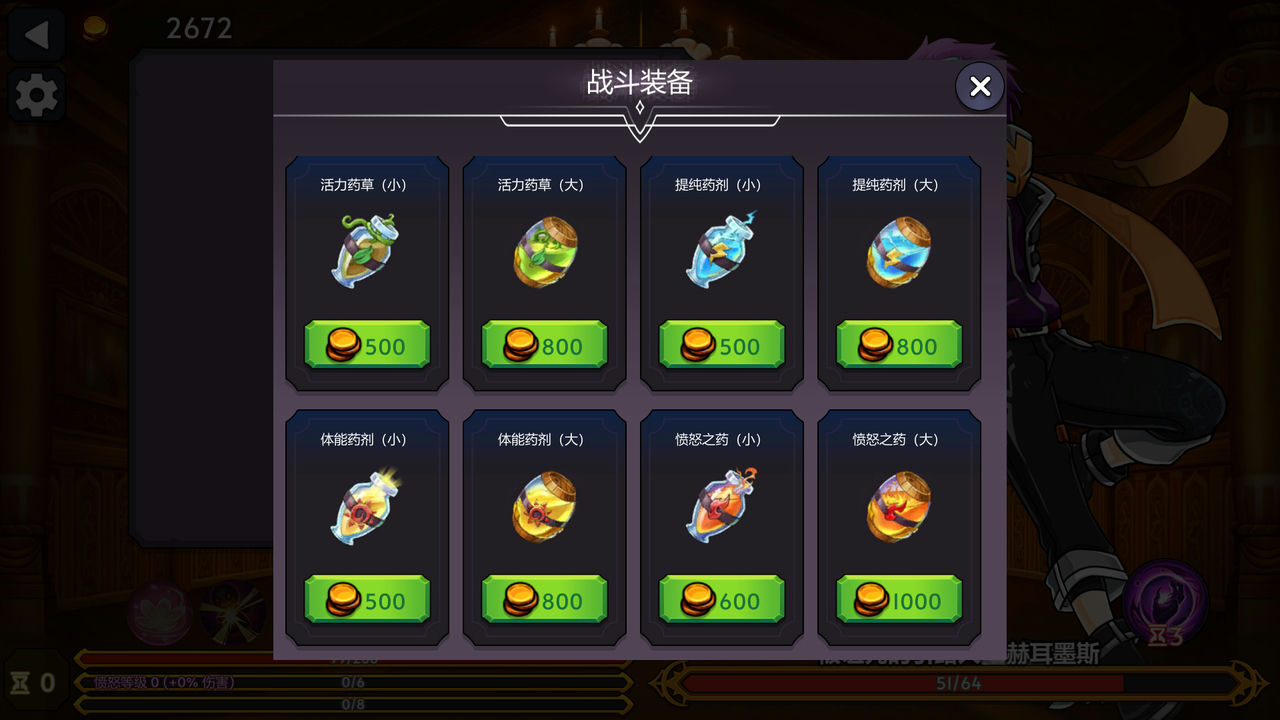Viewport: 1280px width, 720px height.
Task: Buy 提纯药剂（小） for 500 gold
Action: coord(722,344)
